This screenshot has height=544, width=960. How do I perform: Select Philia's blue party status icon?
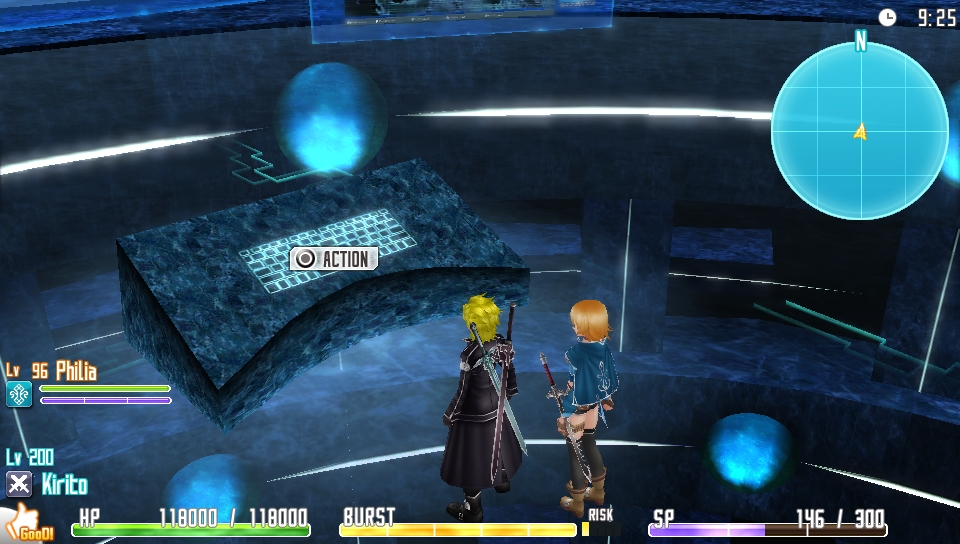[19, 395]
